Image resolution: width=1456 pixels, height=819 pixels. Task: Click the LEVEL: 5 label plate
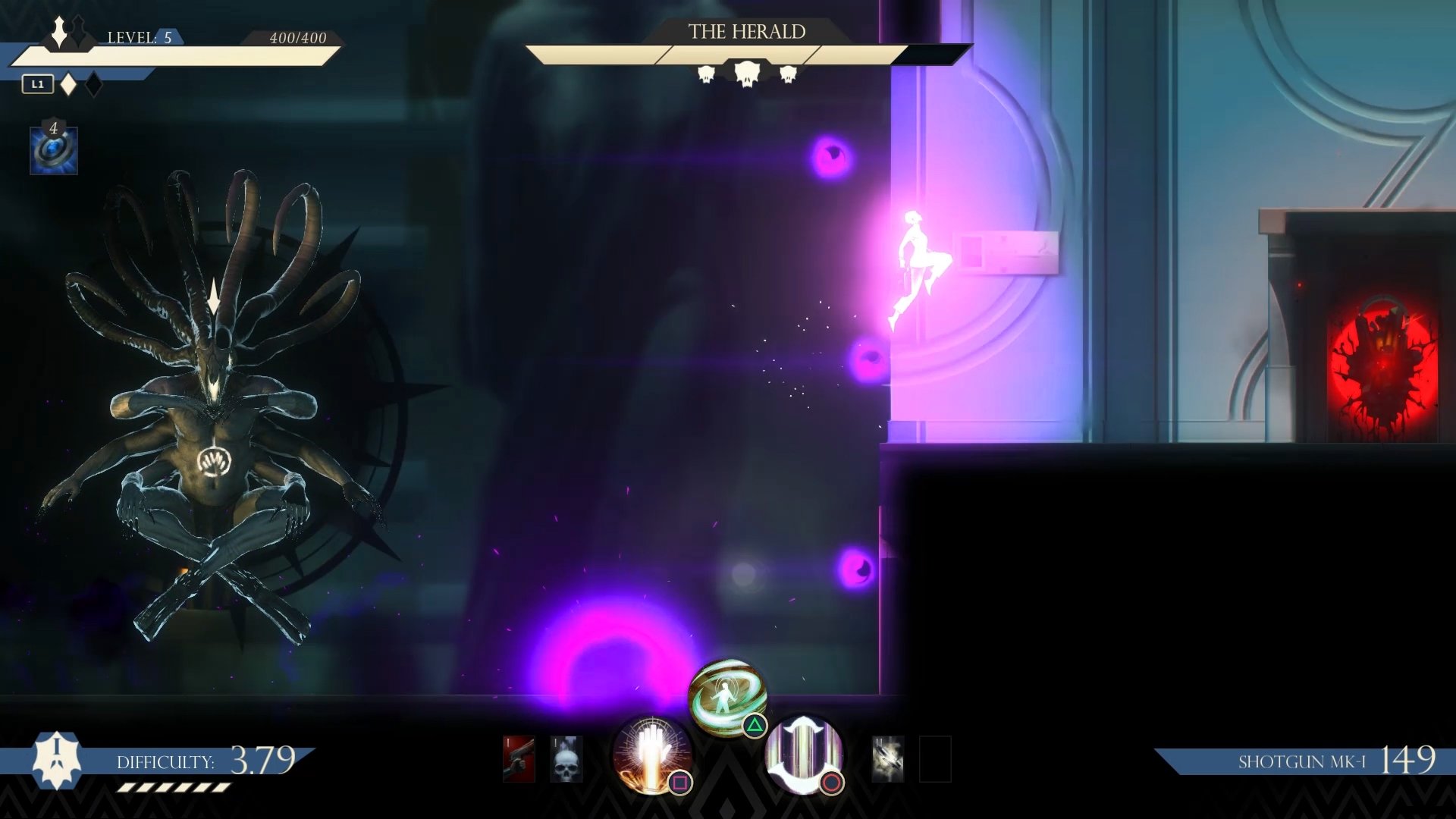pyautogui.click(x=144, y=38)
